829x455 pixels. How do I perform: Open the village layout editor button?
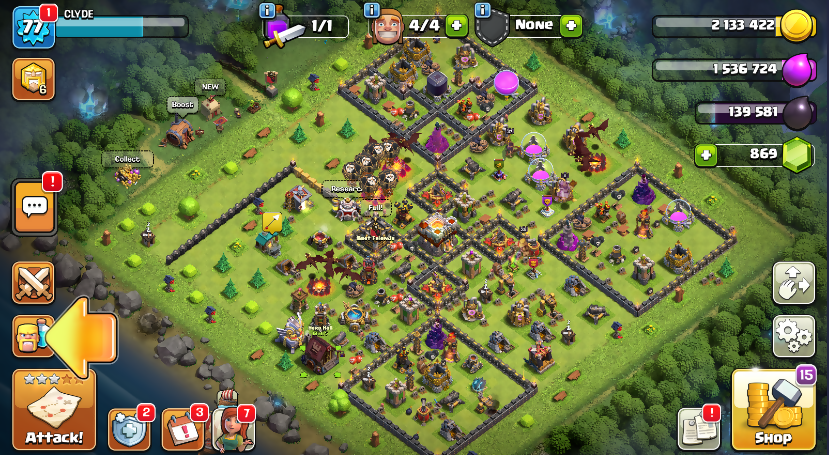coord(793,284)
